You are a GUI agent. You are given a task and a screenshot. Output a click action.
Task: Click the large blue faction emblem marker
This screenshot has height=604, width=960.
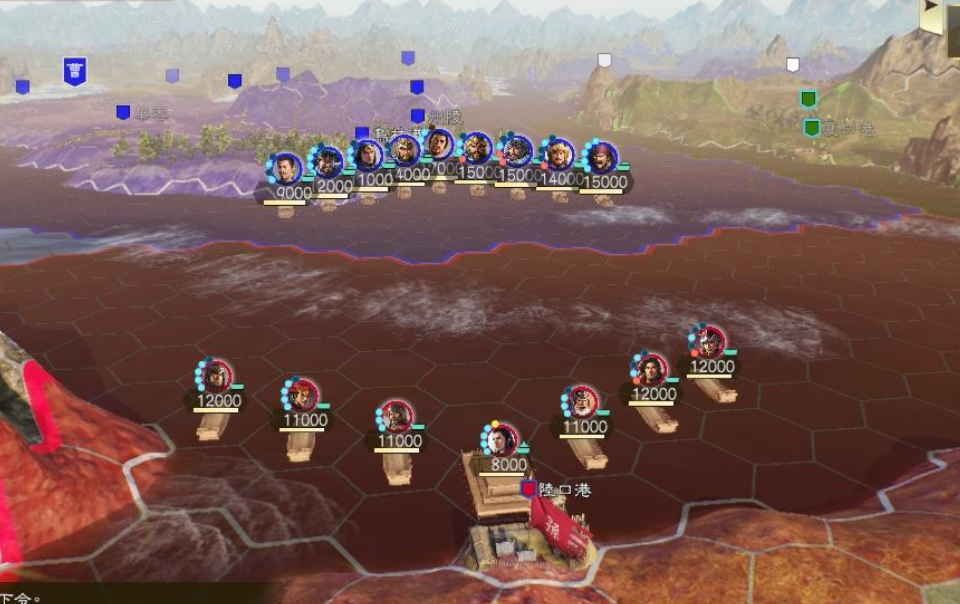point(75,70)
